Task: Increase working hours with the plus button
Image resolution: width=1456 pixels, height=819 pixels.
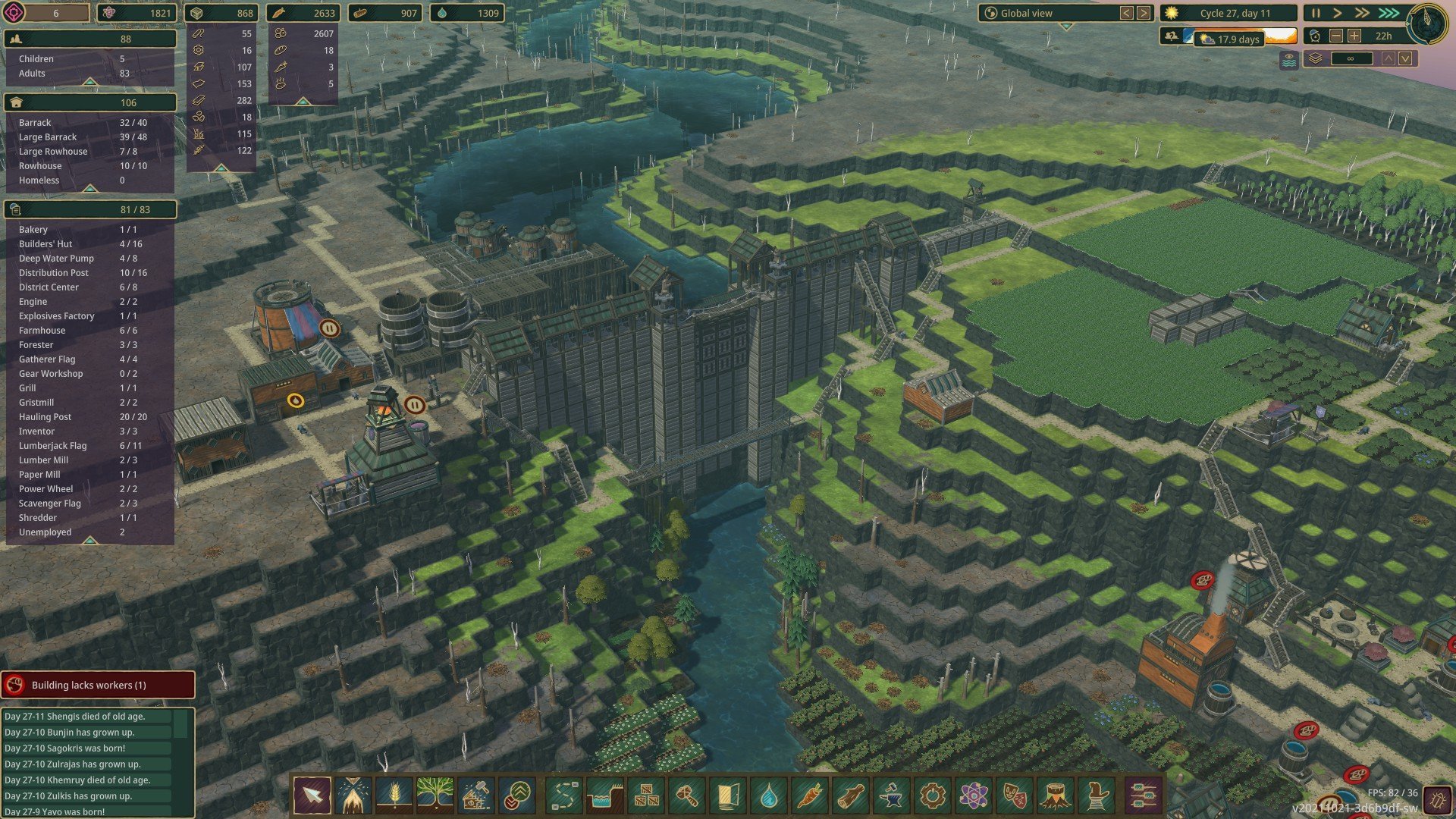Action: (1354, 36)
